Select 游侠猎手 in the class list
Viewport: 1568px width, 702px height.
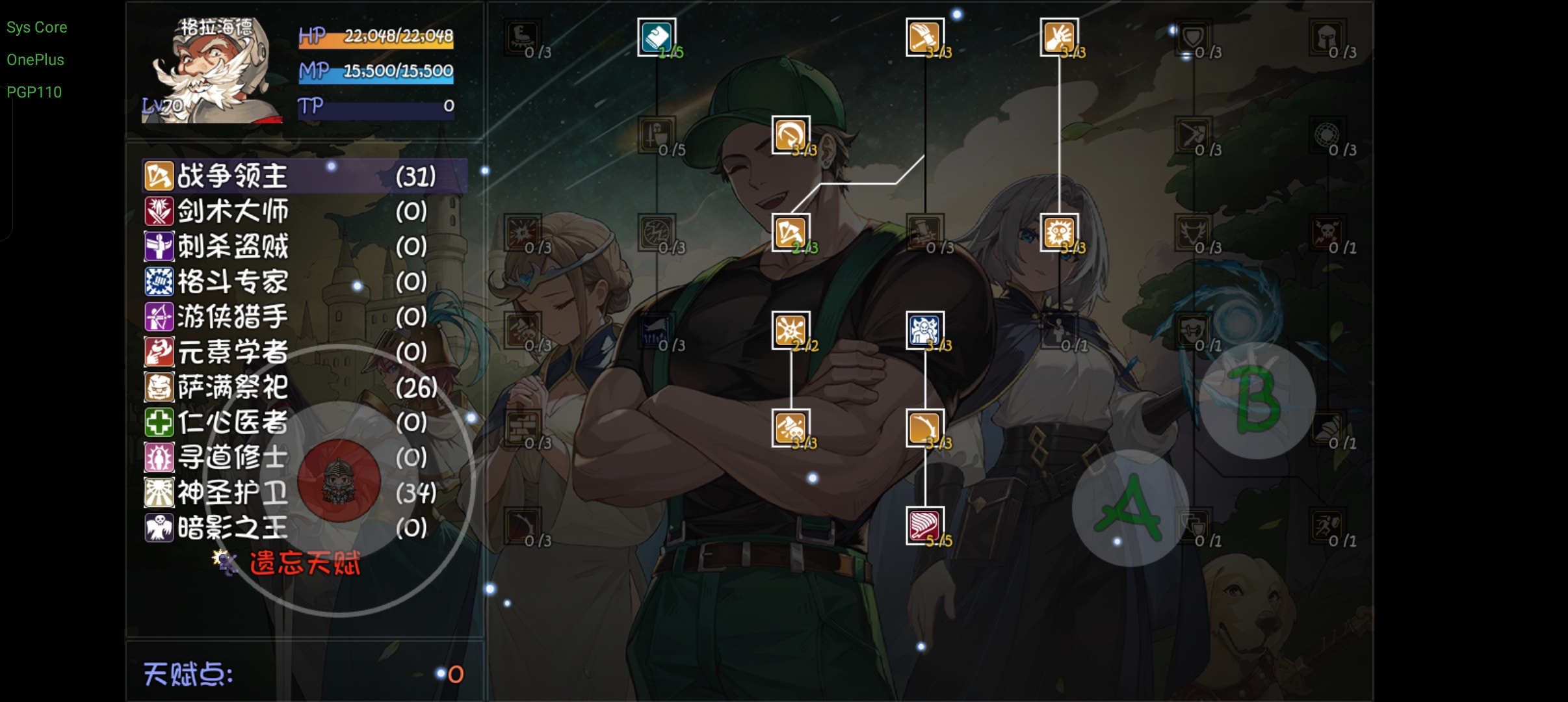tap(232, 317)
